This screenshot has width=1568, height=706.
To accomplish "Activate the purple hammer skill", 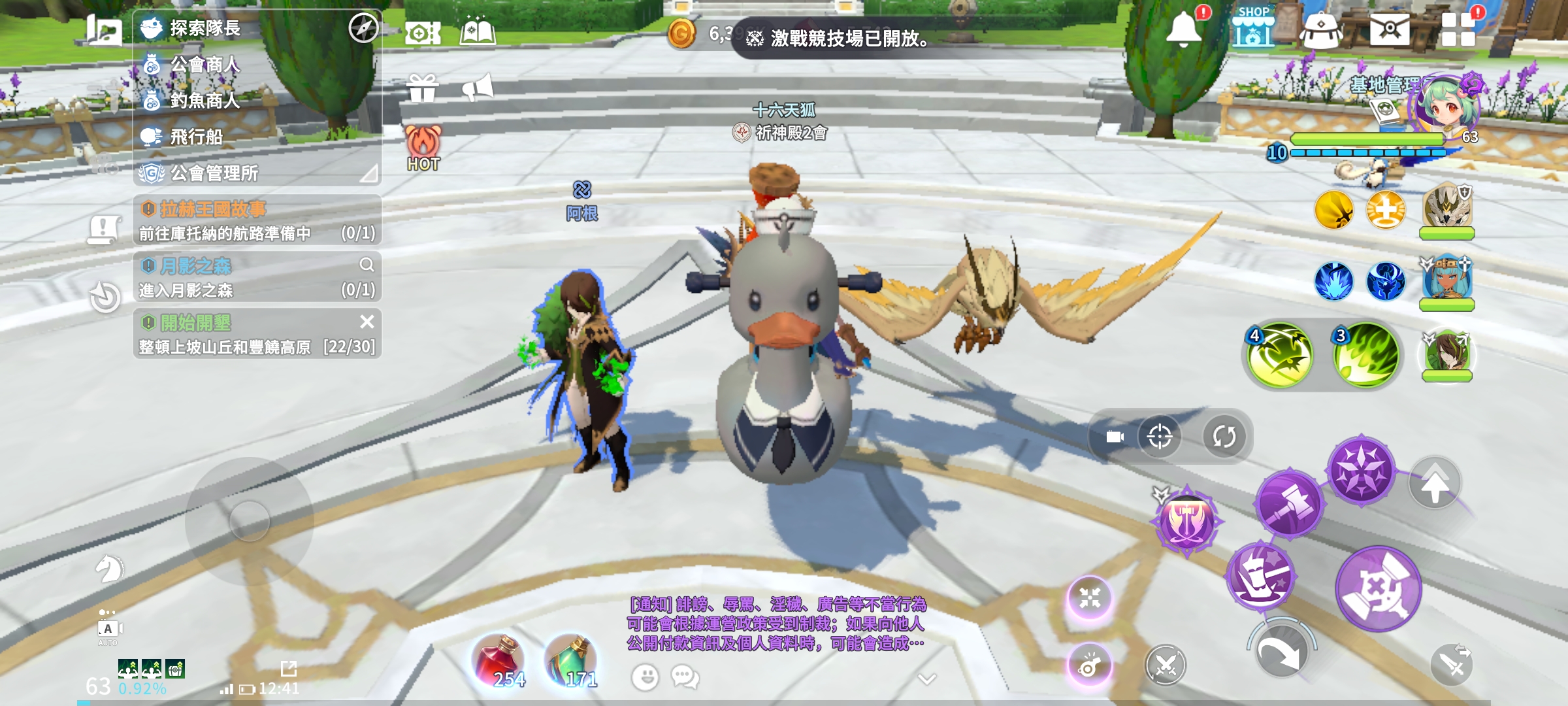I will coord(1289,503).
